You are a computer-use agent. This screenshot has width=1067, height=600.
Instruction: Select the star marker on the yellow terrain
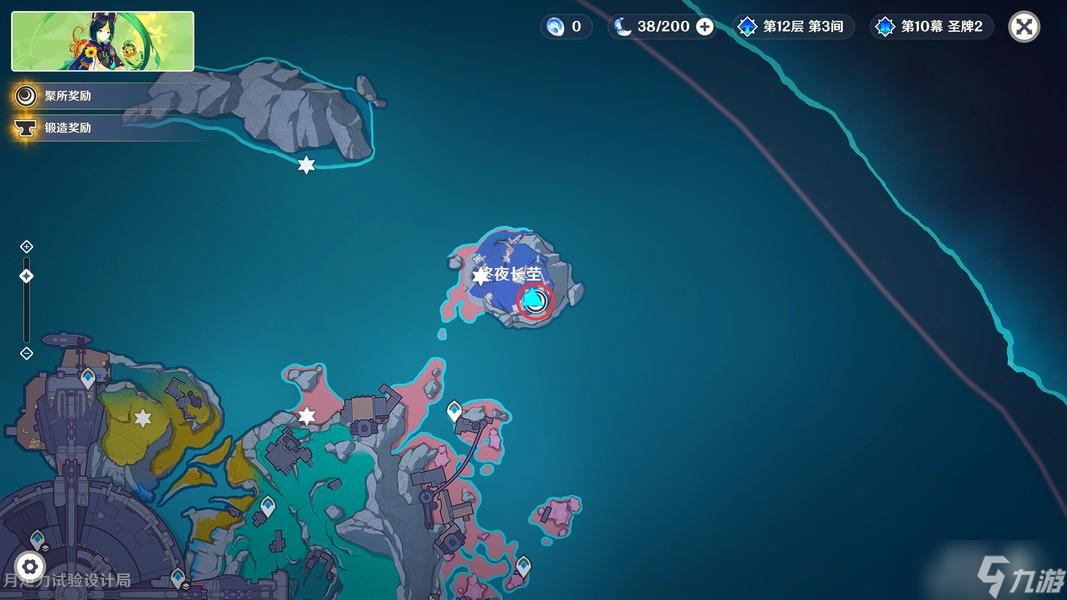143,418
